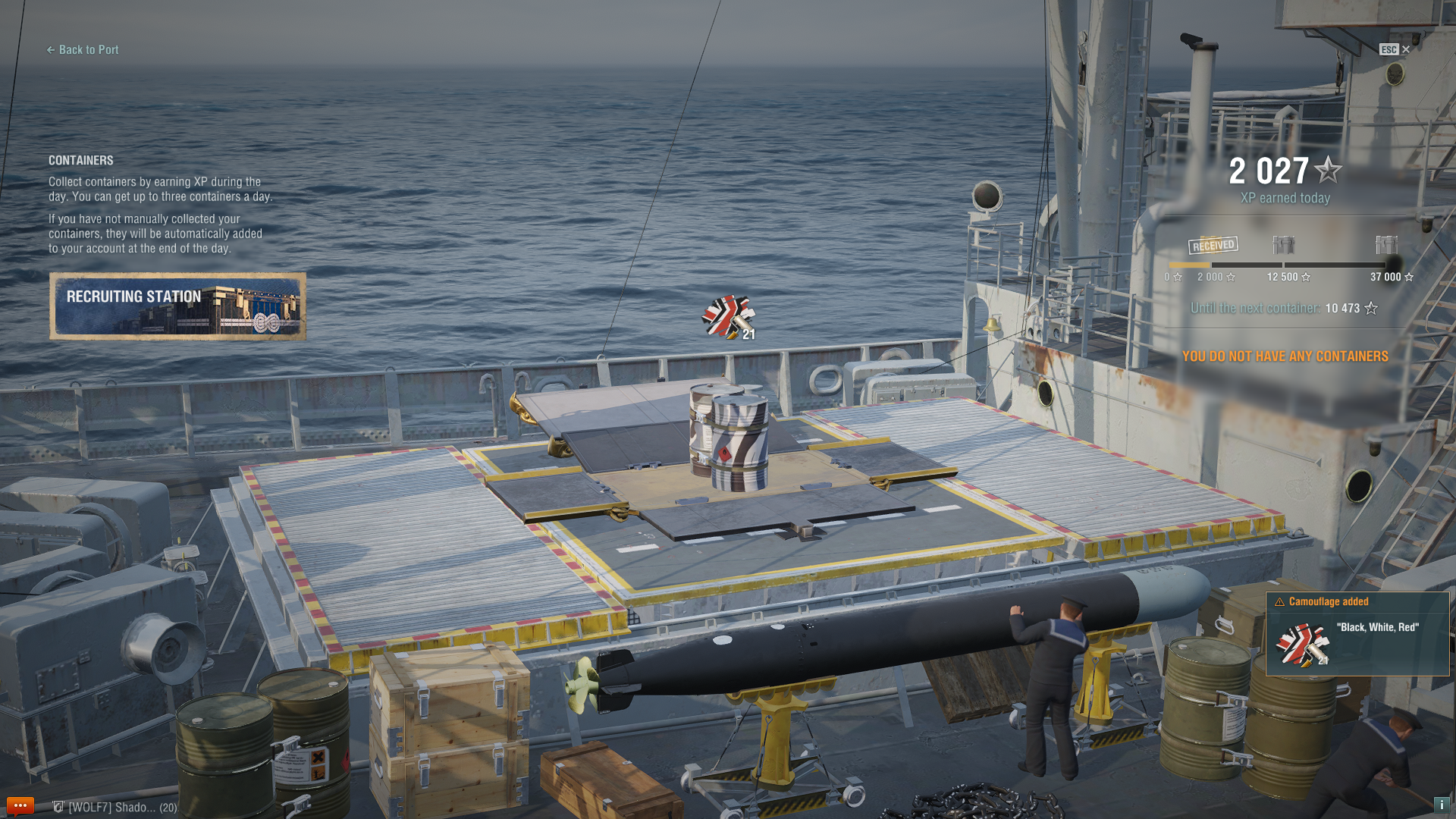
Task: Select the 12 500 XP container icon
Action: click(1283, 245)
